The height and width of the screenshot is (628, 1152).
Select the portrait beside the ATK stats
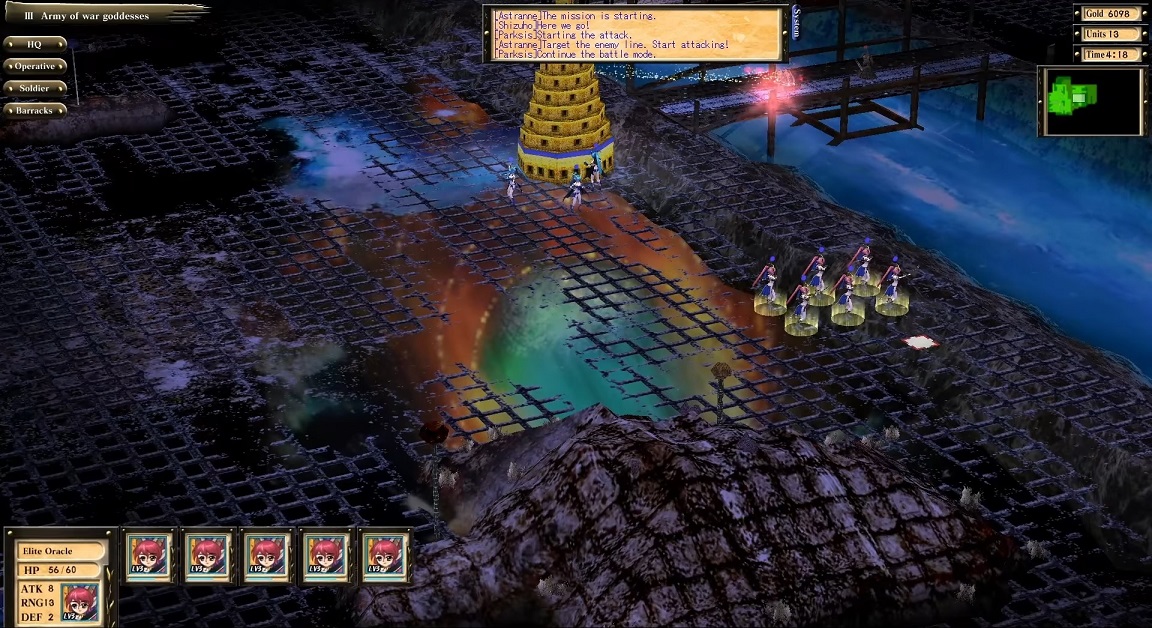click(80, 601)
